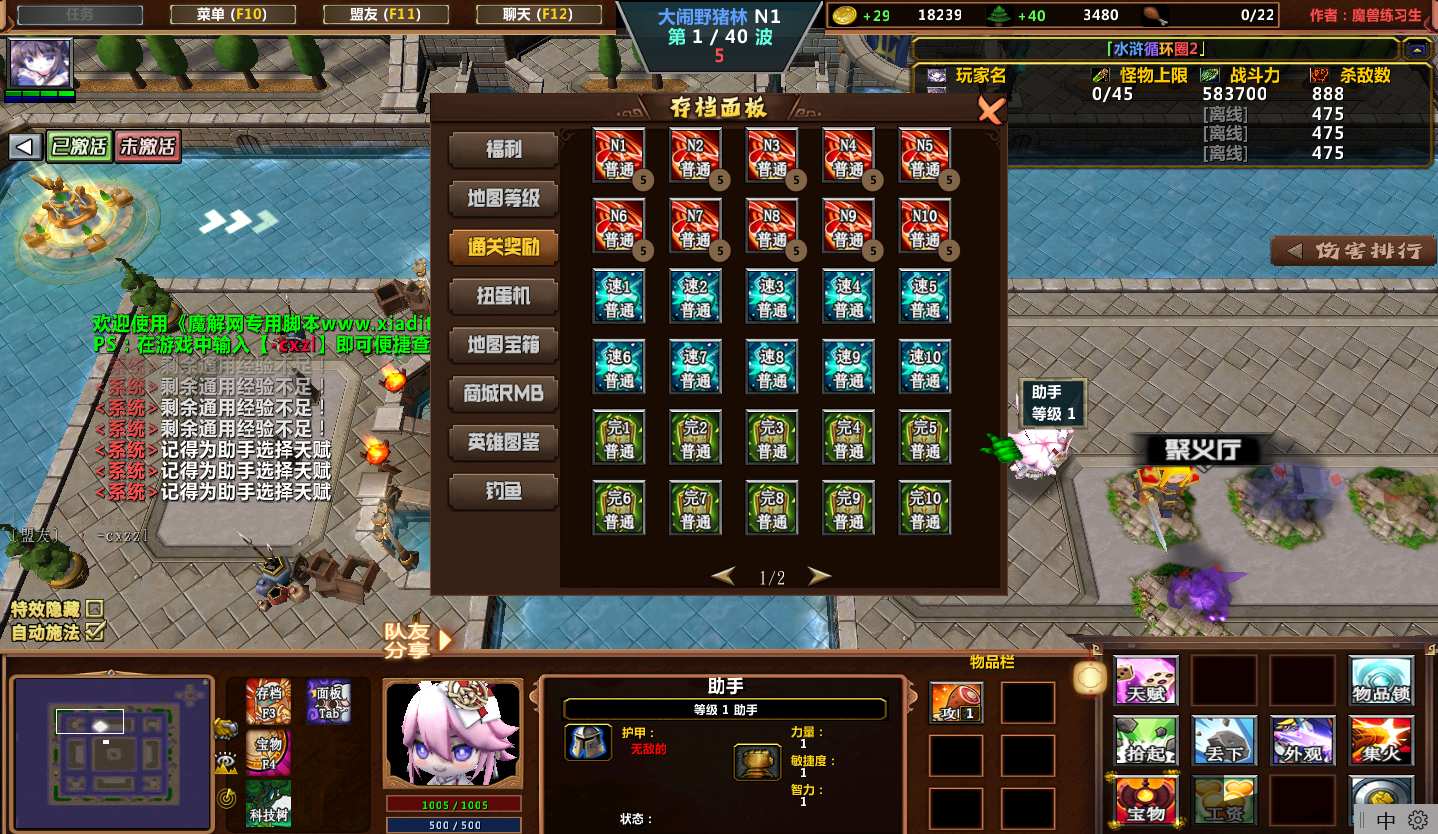The image size is (1438, 834).
Task: Close the 存档面板 window
Action: click(x=990, y=111)
